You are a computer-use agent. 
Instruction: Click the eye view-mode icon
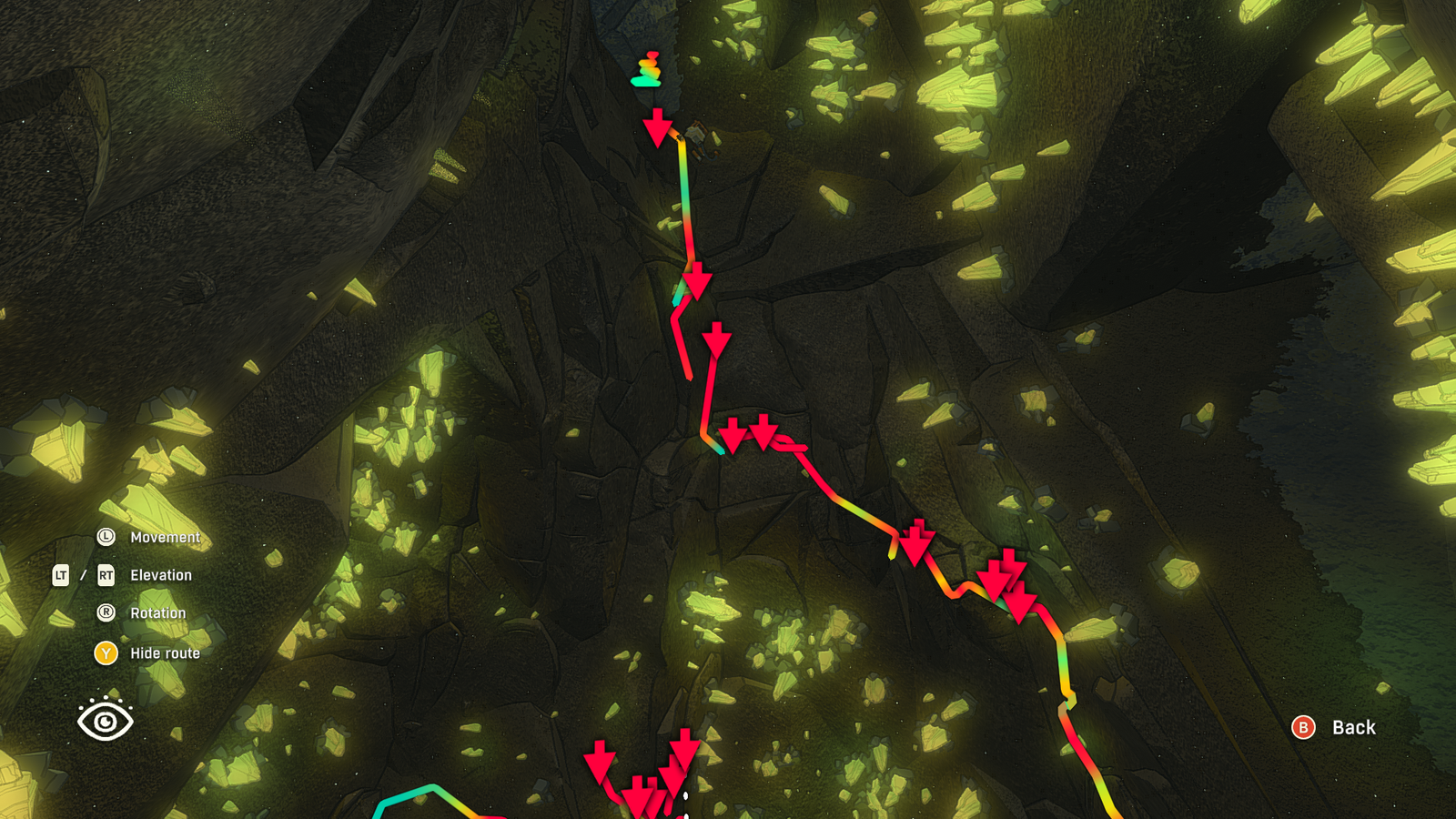106,720
